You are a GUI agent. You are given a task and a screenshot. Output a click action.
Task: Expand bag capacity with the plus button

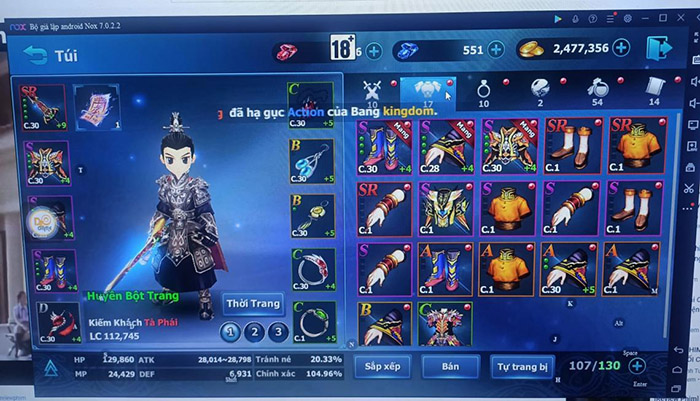point(637,366)
